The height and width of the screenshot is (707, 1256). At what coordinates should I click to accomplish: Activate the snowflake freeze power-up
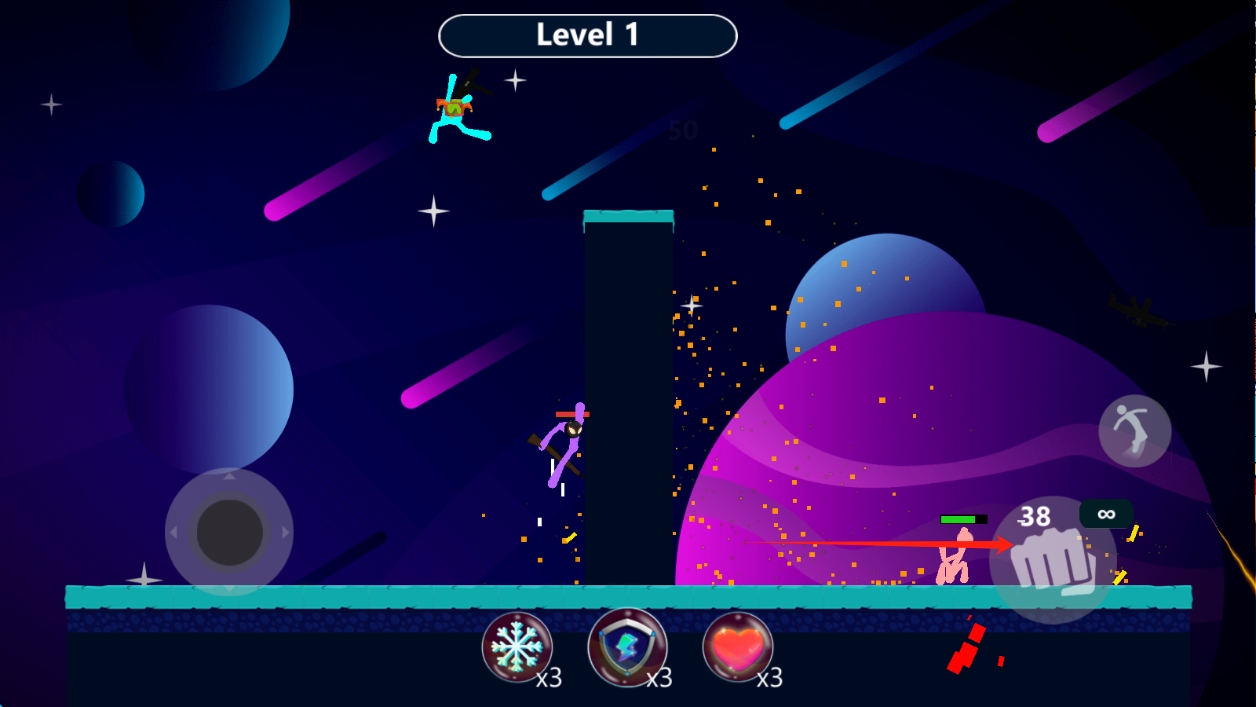pyautogui.click(x=517, y=646)
